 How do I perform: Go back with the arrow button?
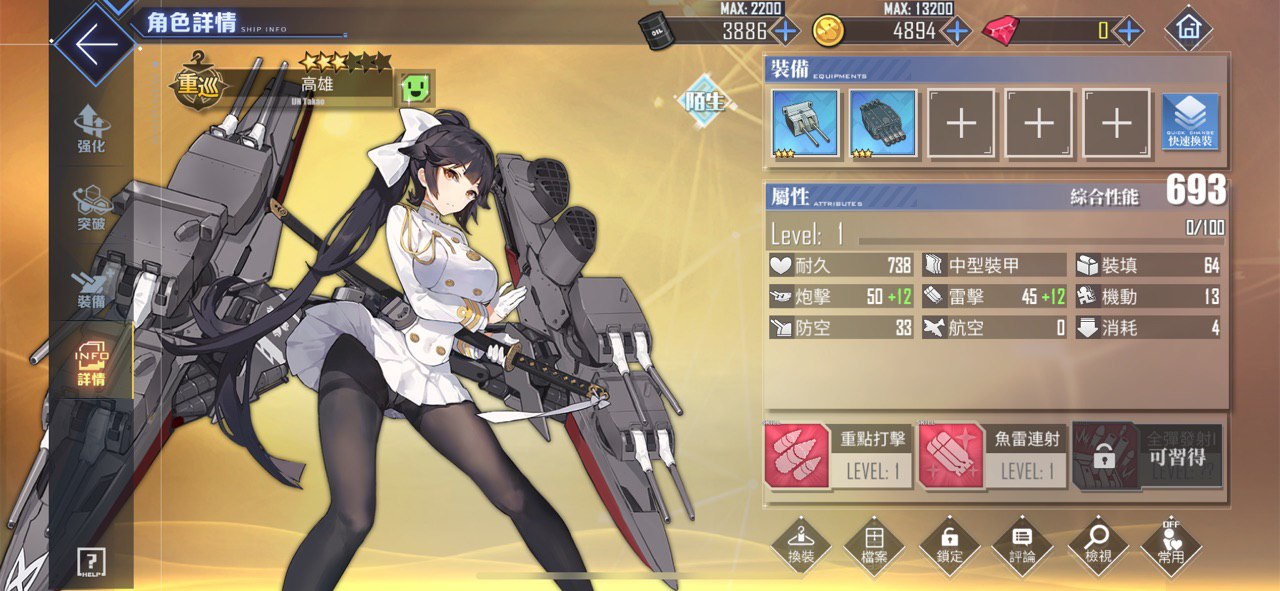[92, 45]
